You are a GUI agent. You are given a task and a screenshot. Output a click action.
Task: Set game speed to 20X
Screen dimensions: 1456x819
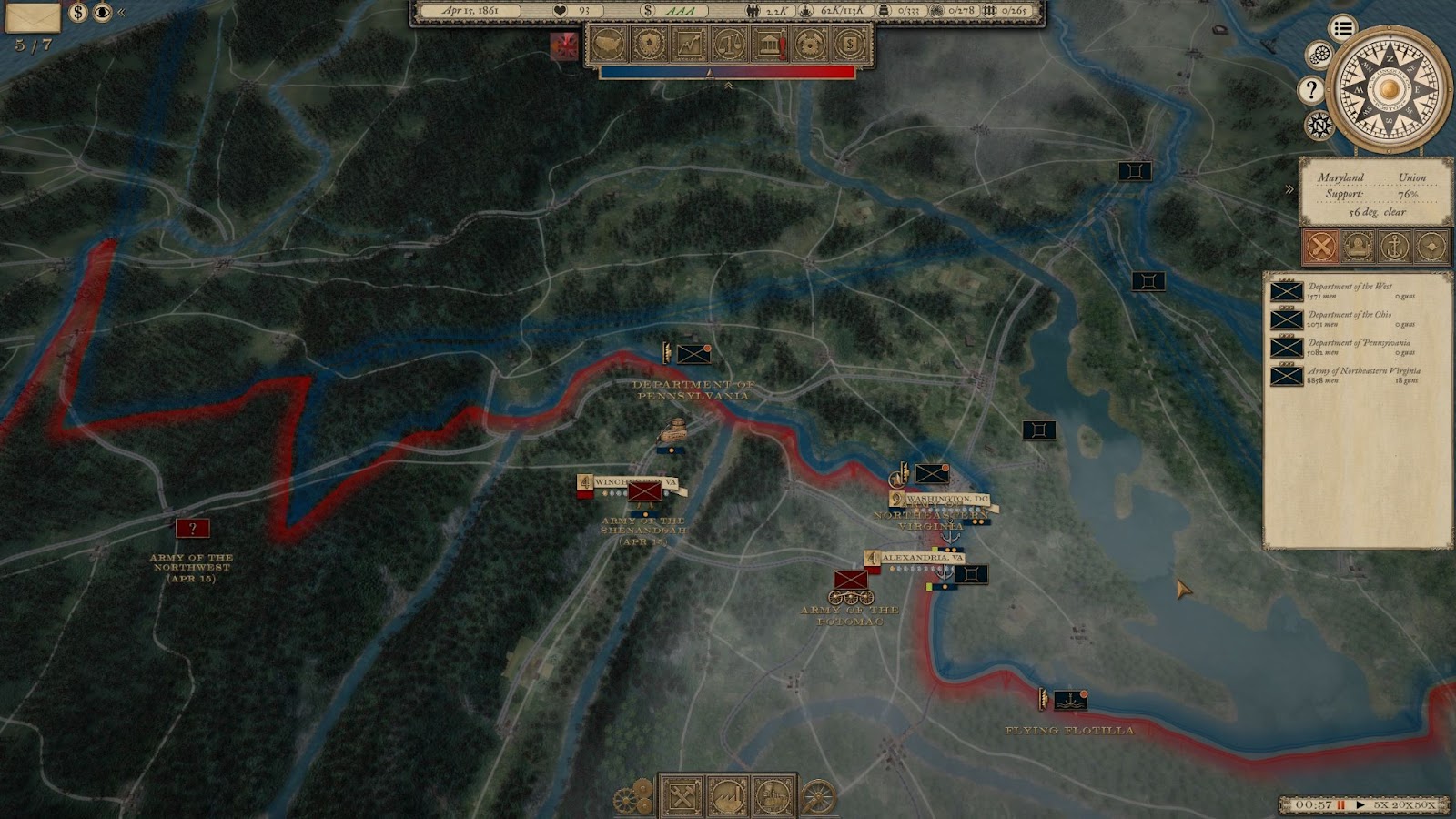1400,805
